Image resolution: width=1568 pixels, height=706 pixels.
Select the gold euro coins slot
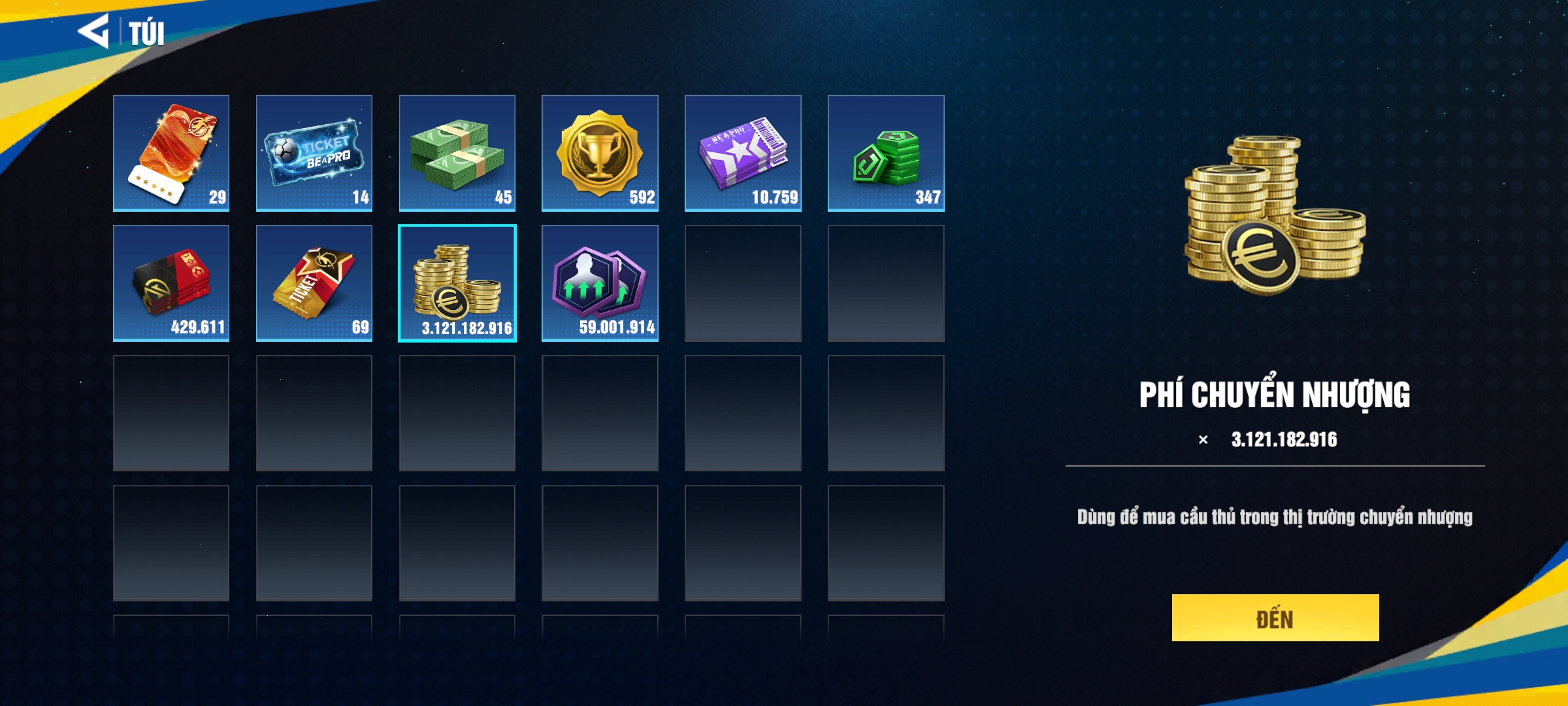click(x=457, y=283)
